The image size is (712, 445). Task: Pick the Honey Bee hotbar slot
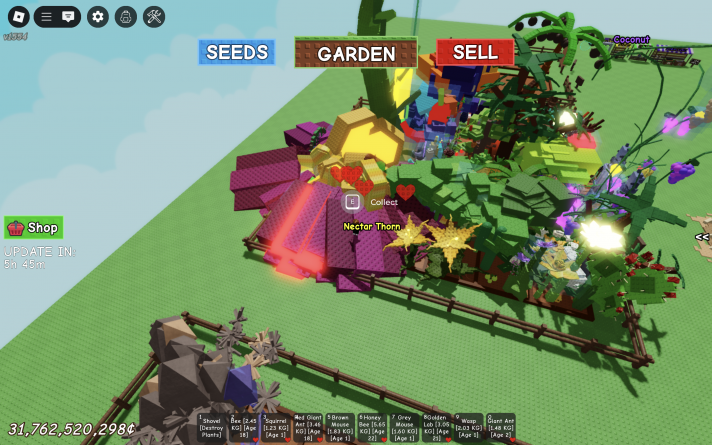[372, 427]
